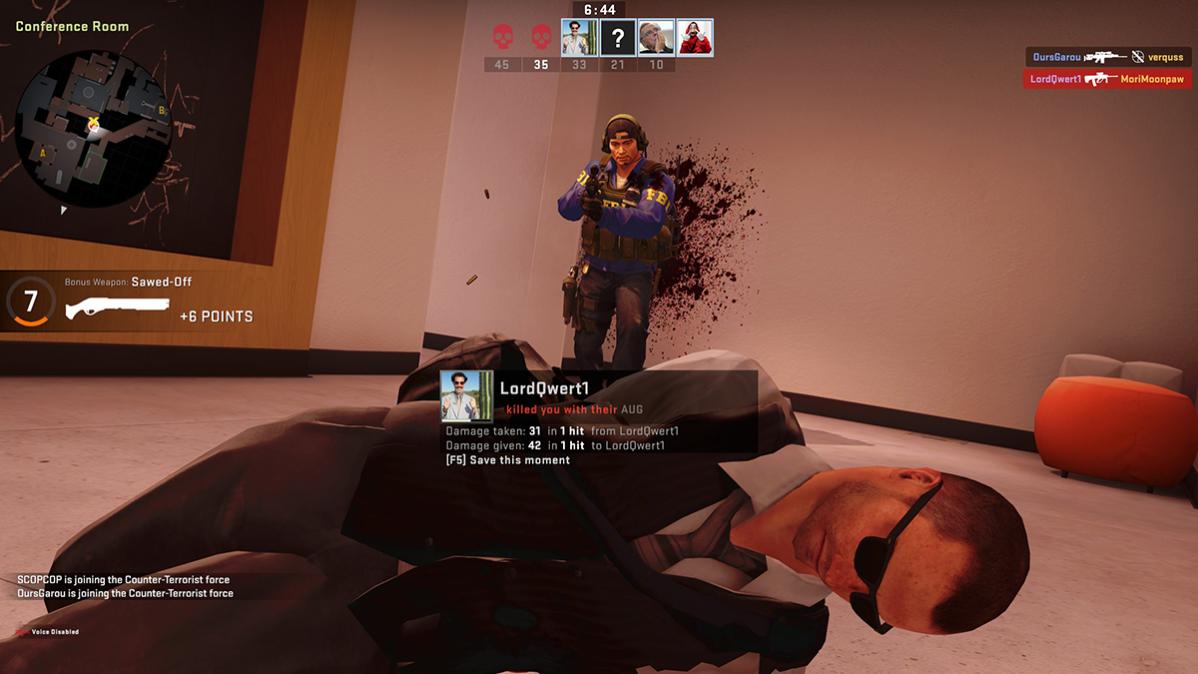Viewport: 1198px width, 674px height.
Task: Choose the scoreboard avatar of man beside cactus
Action: click(x=579, y=38)
